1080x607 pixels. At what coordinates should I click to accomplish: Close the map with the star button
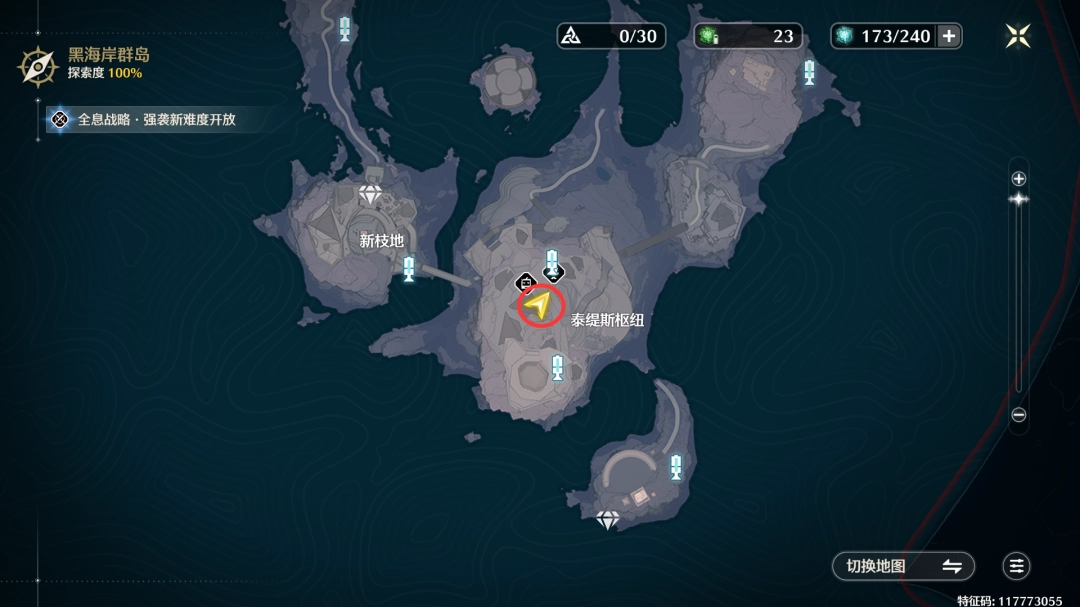point(1018,36)
